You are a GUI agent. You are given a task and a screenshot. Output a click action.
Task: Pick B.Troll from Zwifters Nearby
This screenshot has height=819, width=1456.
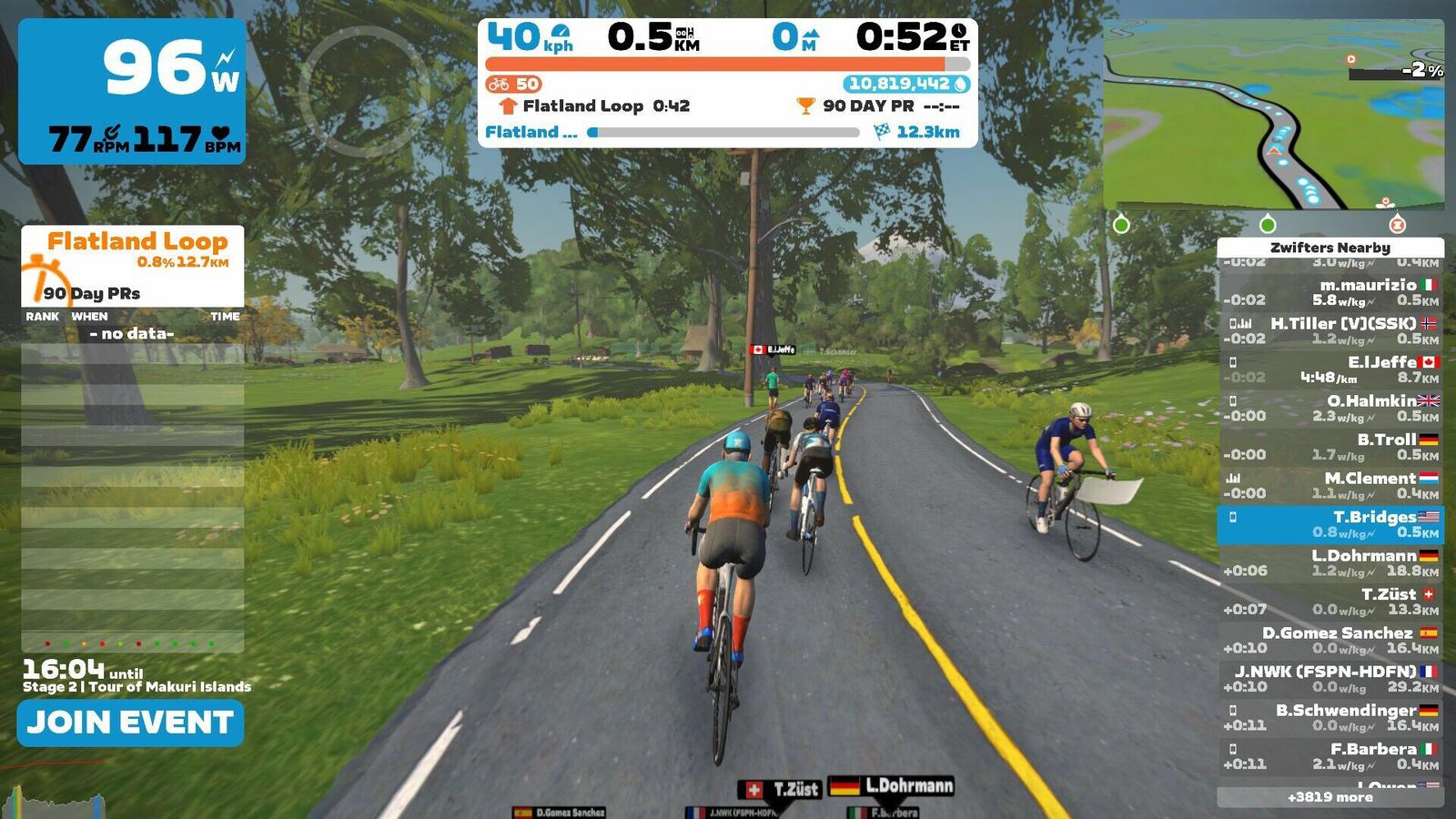(x=1330, y=447)
